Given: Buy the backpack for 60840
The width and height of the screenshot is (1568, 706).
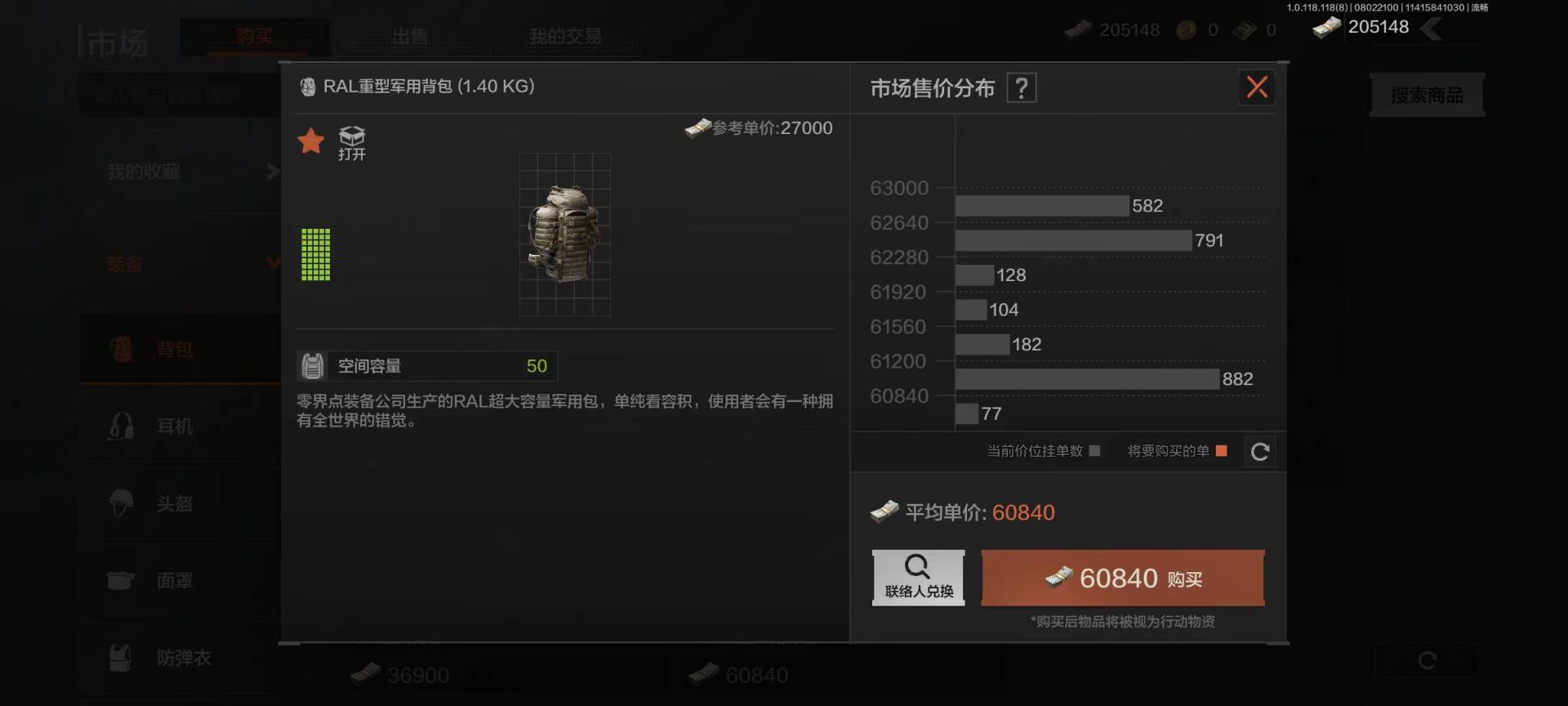Looking at the screenshot, I should [x=1122, y=579].
